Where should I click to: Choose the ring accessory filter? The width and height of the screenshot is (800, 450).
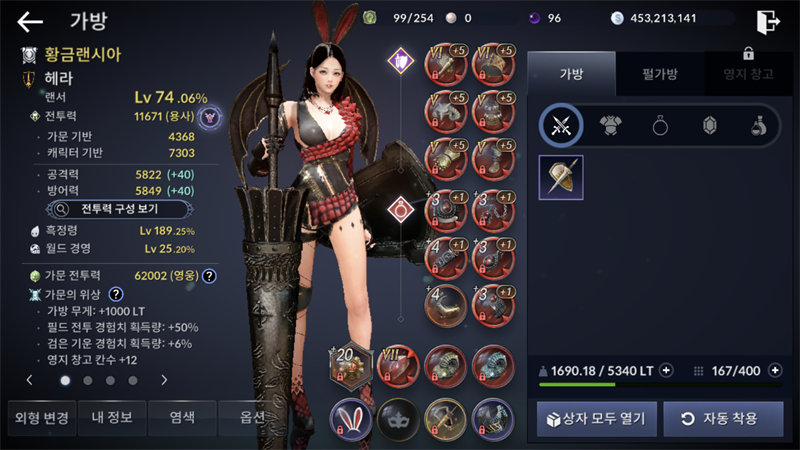tap(660, 125)
